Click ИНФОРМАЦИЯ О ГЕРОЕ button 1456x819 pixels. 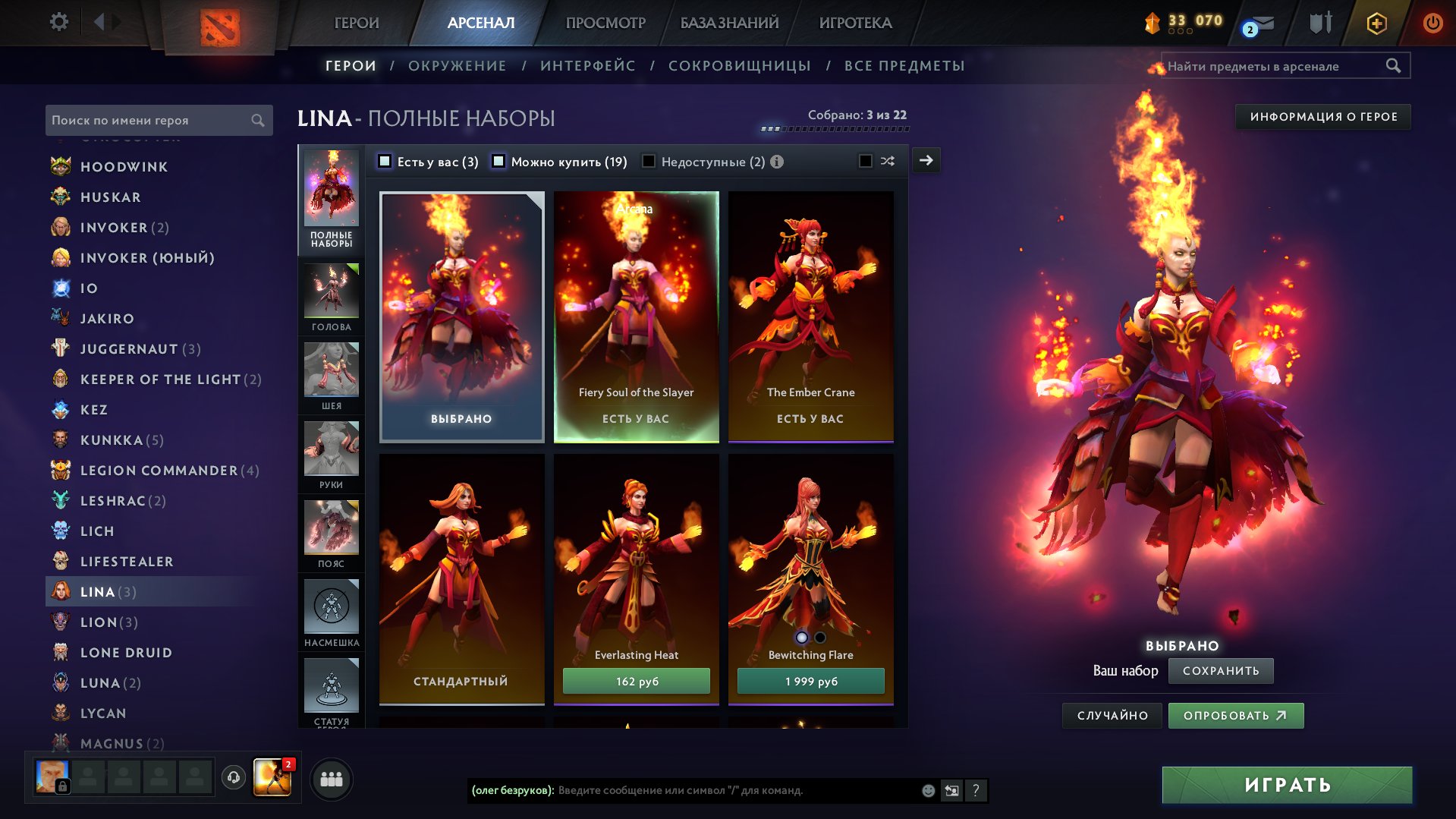[x=1323, y=117]
